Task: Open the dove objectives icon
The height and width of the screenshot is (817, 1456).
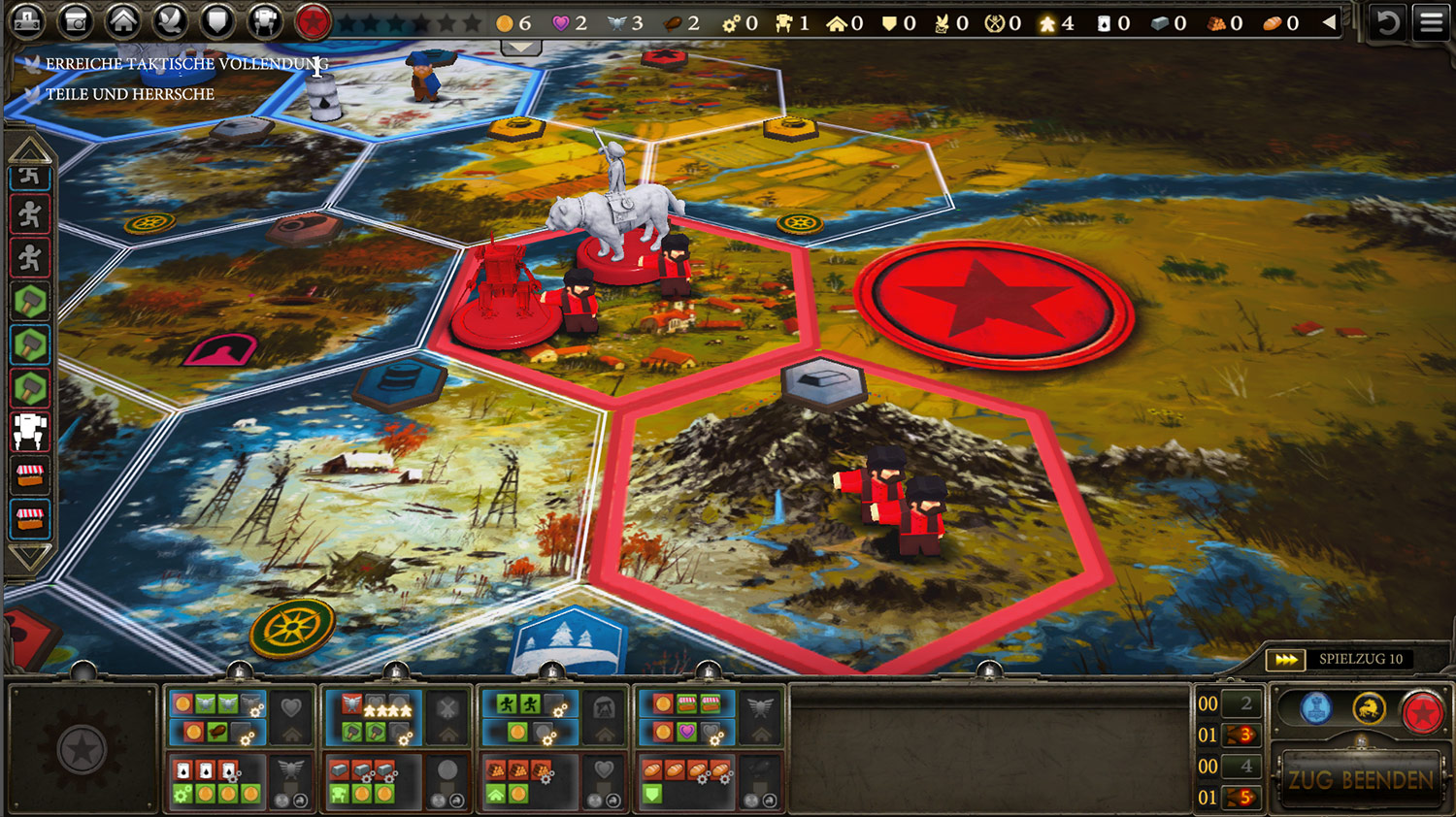Action: (x=170, y=20)
